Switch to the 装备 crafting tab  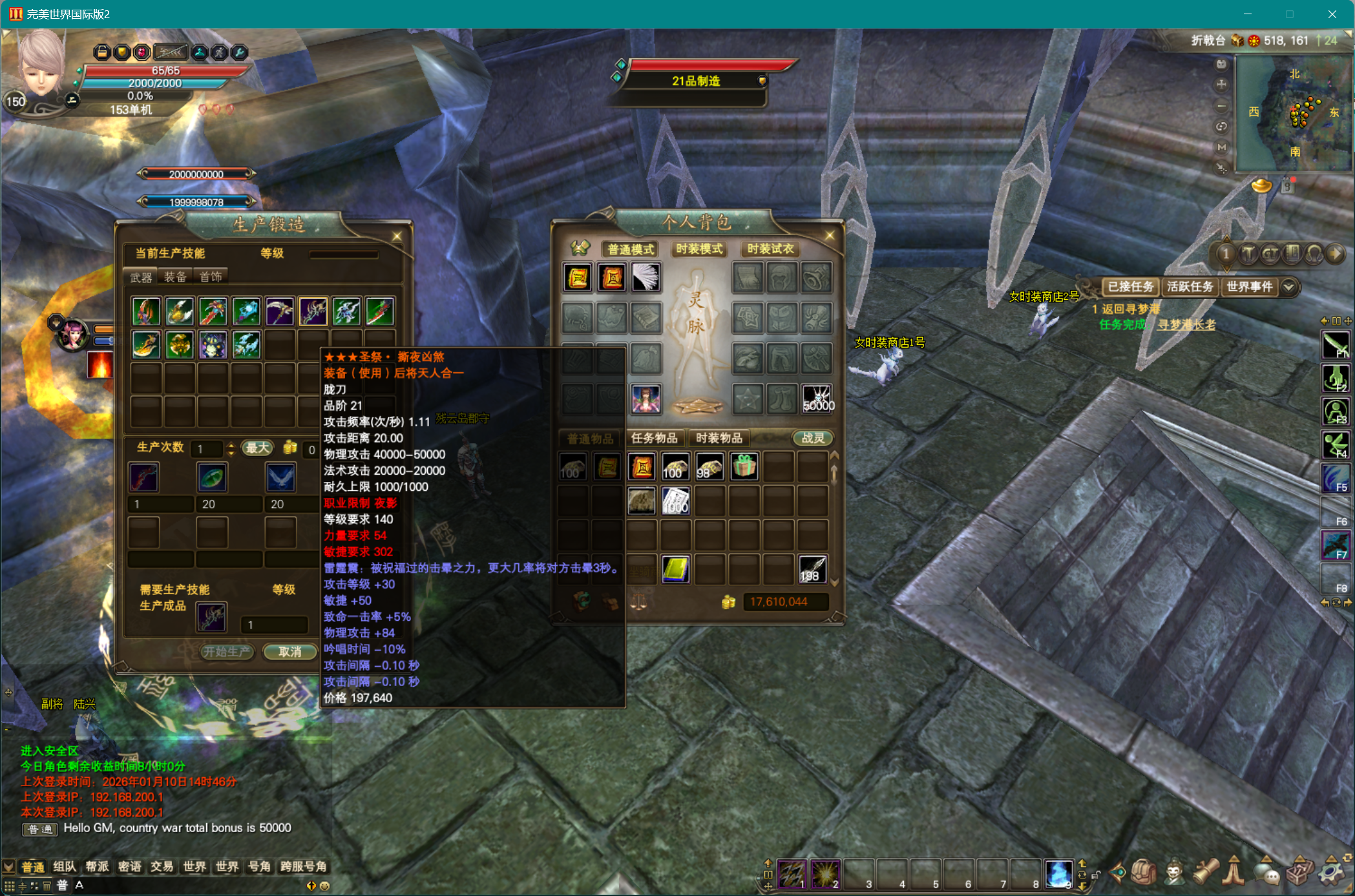pos(175,277)
